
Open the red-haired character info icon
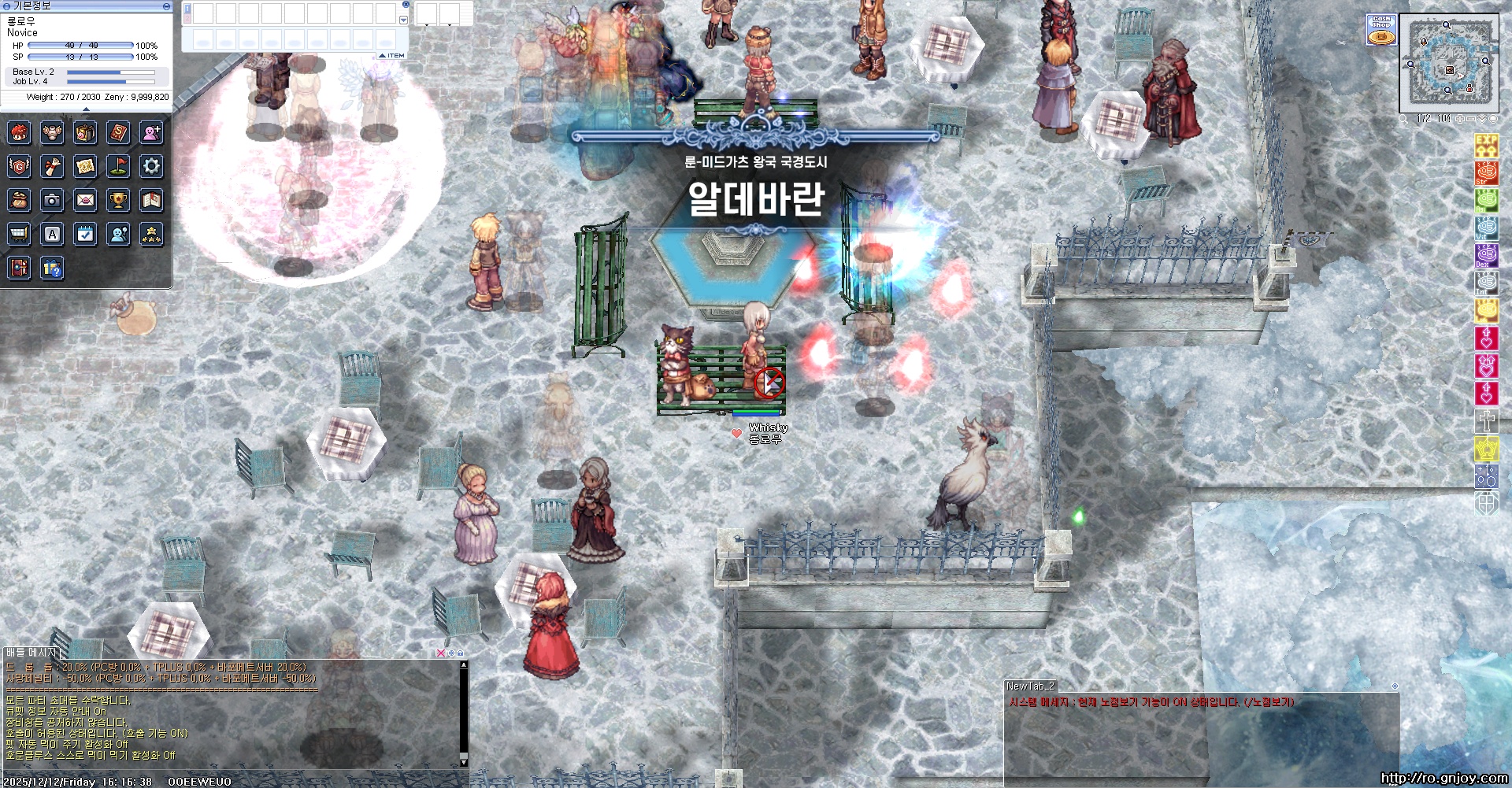coord(19,132)
